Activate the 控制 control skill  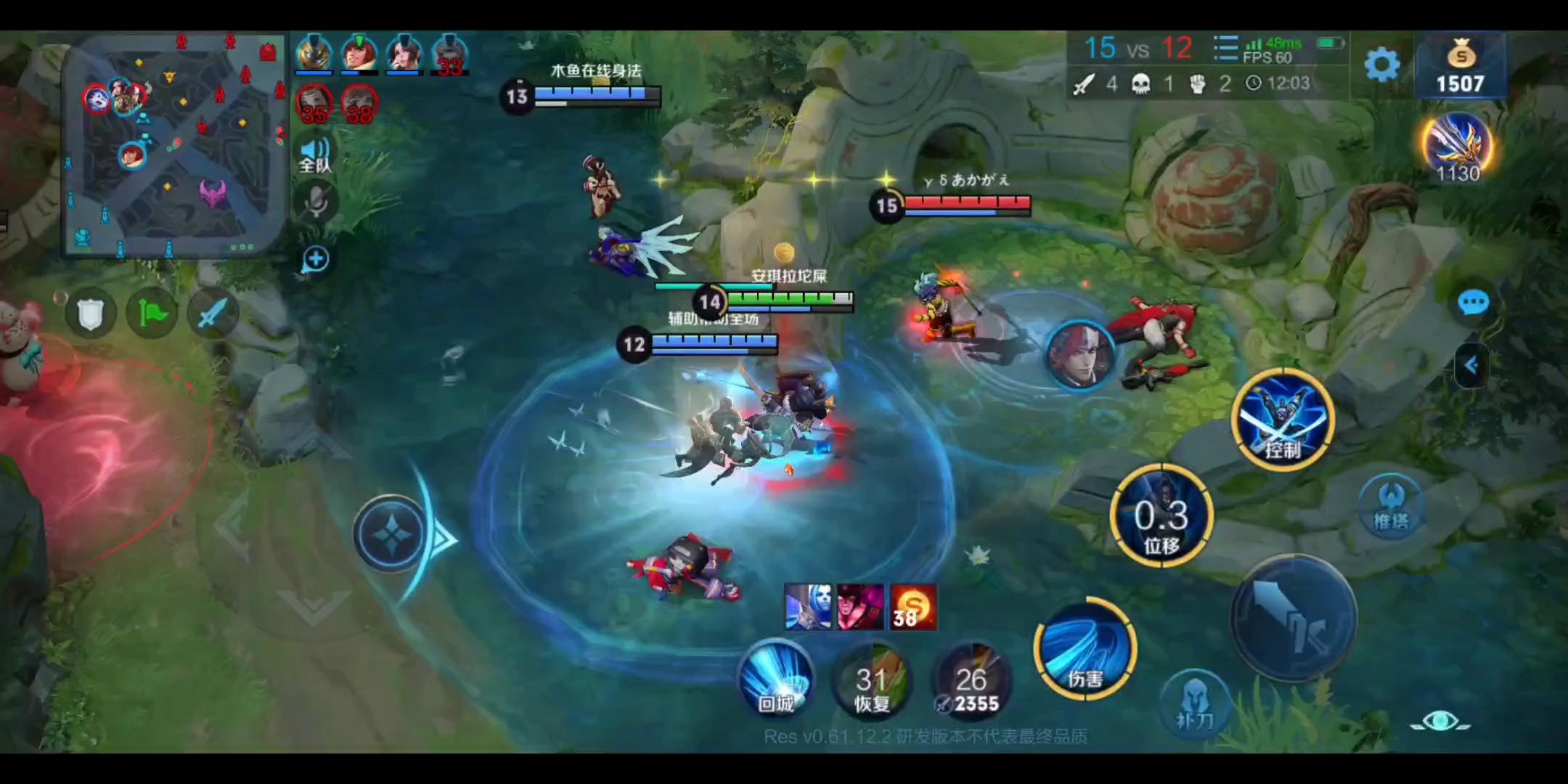coord(1283,419)
